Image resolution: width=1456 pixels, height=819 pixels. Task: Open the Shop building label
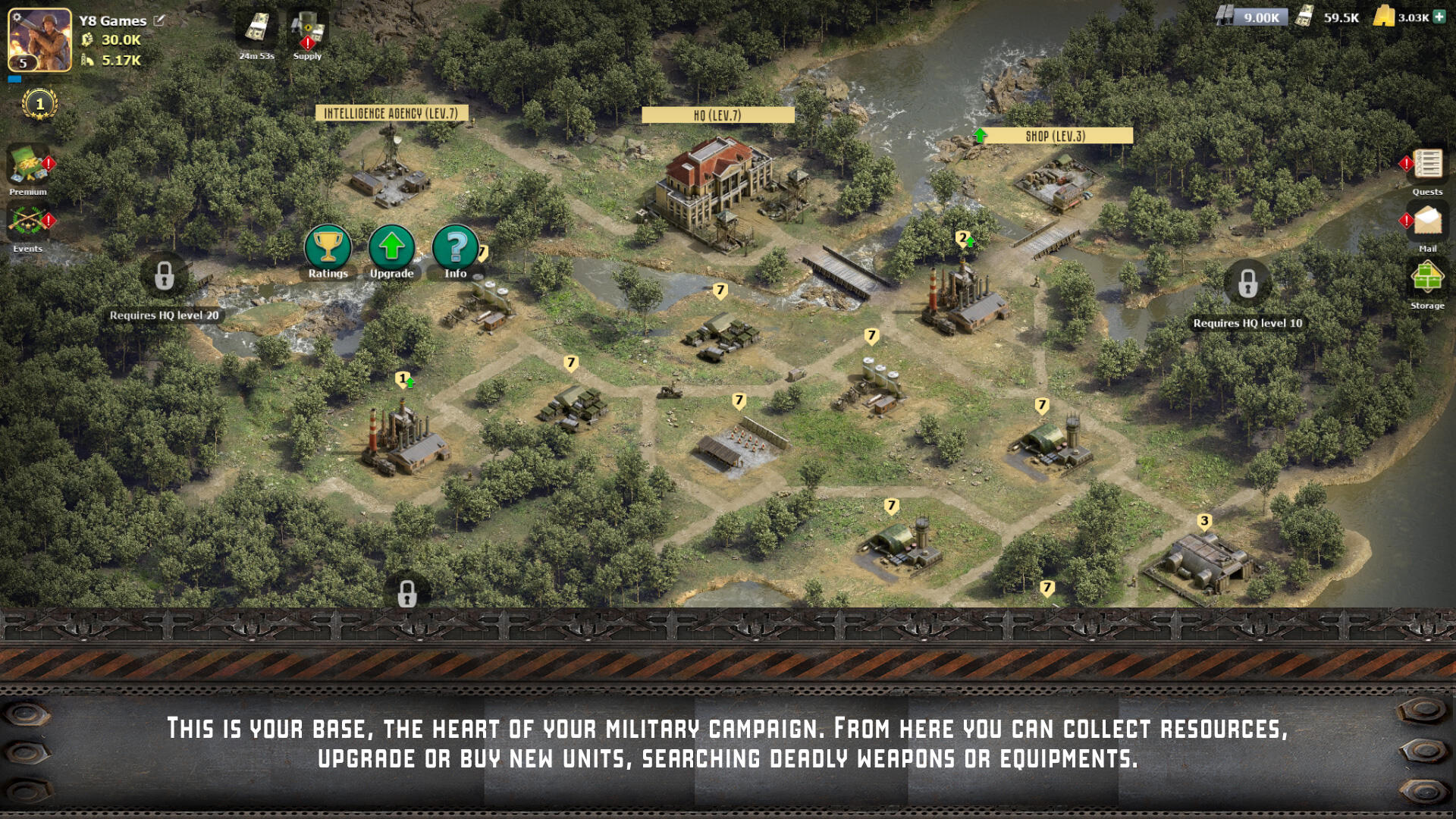[1056, 136]
